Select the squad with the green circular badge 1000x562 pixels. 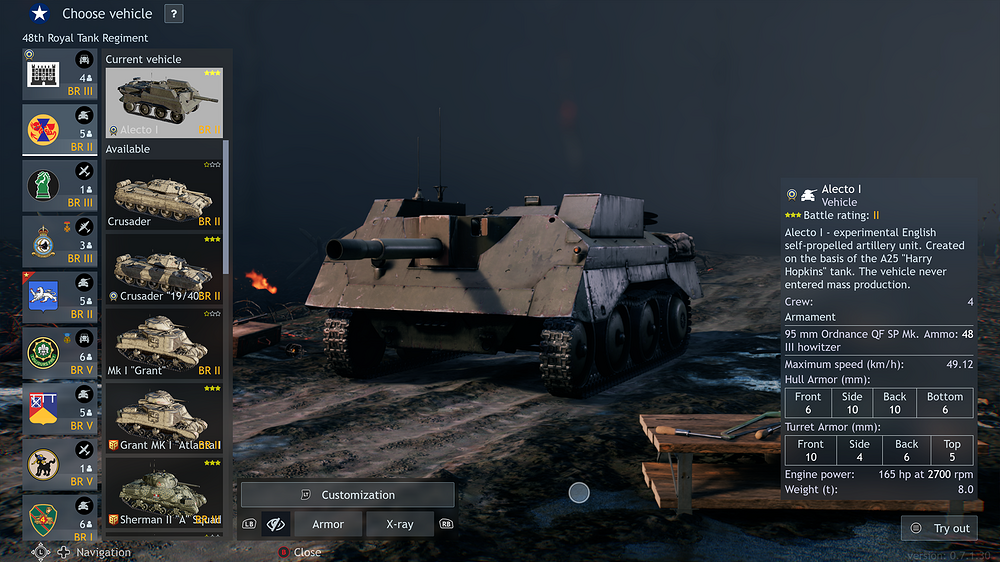pyautogui.click(x=61, y=352)
